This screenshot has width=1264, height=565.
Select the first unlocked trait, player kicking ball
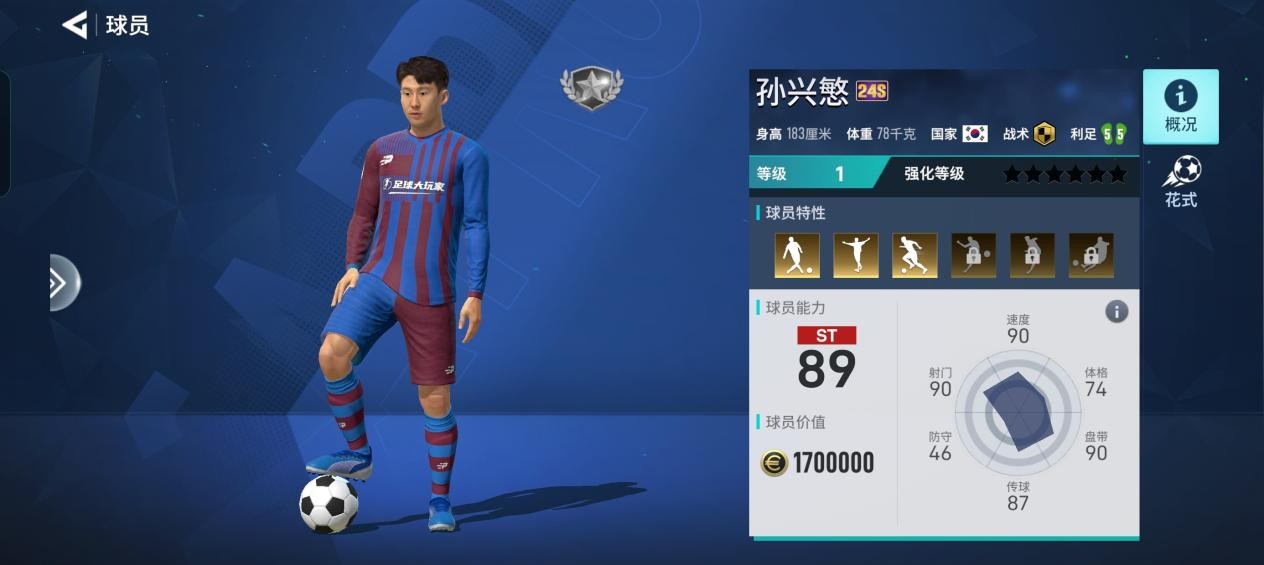pos(797,256)
